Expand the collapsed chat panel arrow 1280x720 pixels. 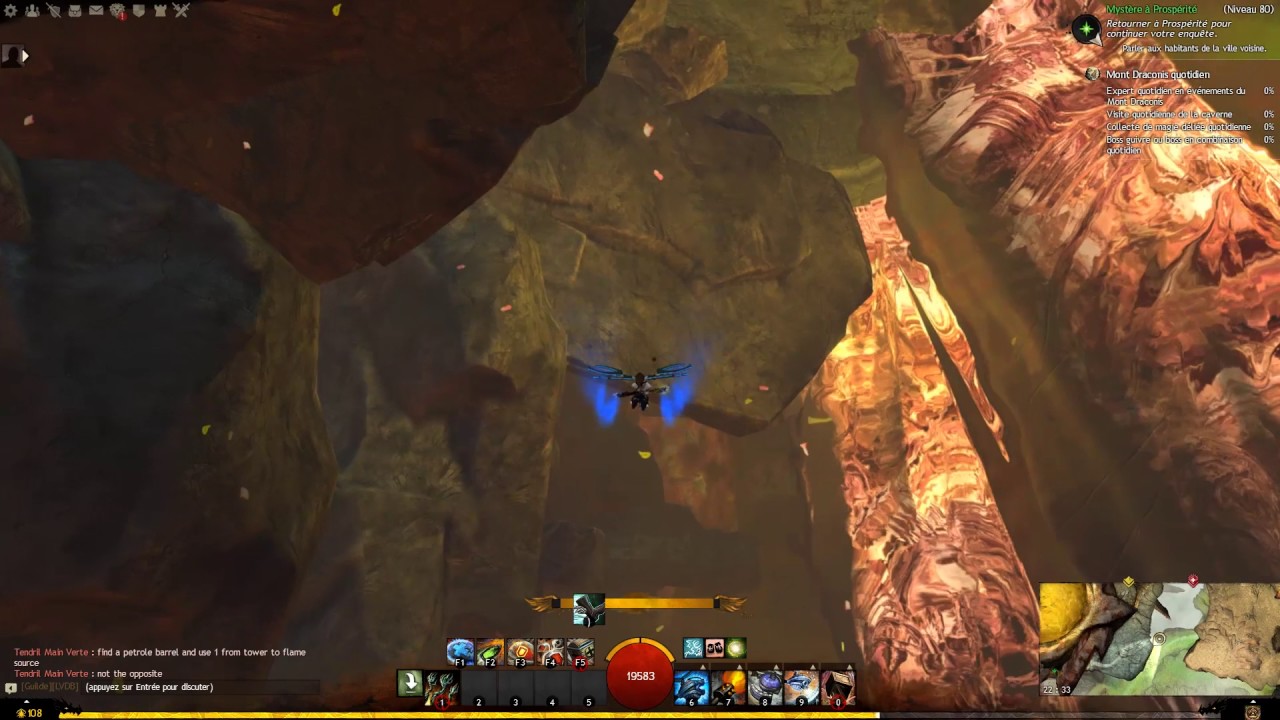tap(25, 56)
